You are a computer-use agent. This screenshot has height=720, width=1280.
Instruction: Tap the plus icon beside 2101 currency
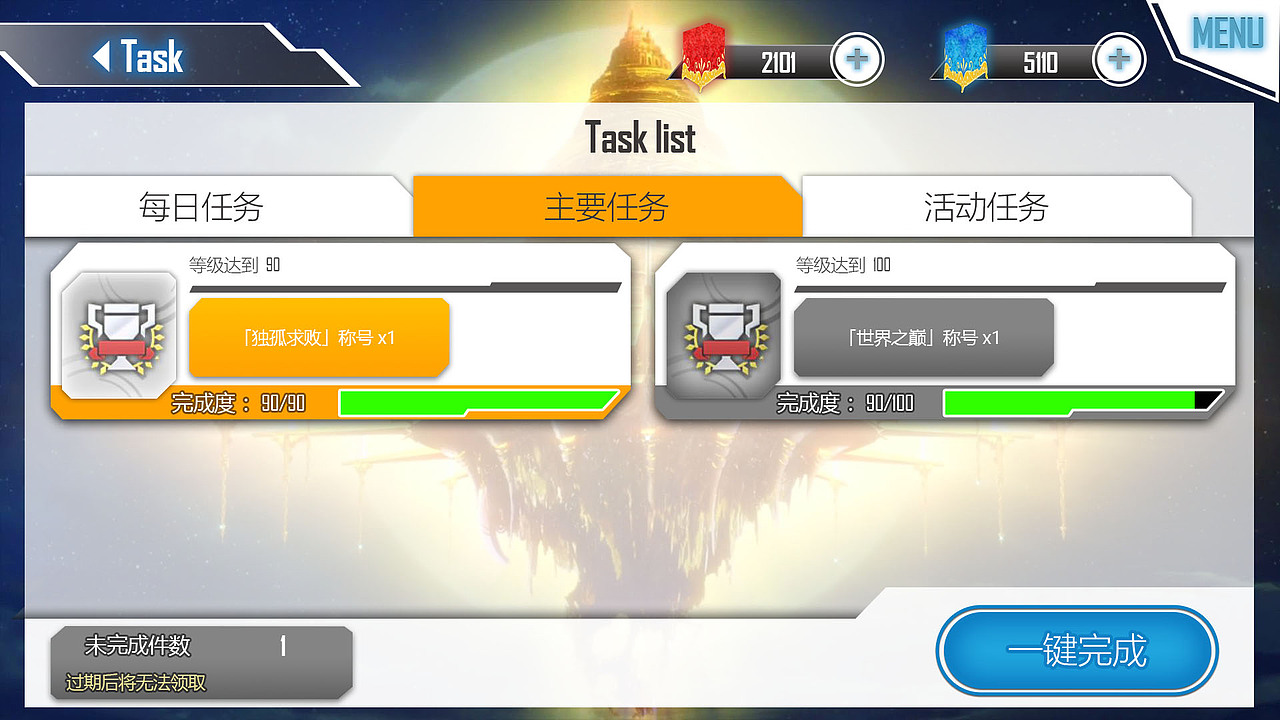857,59
